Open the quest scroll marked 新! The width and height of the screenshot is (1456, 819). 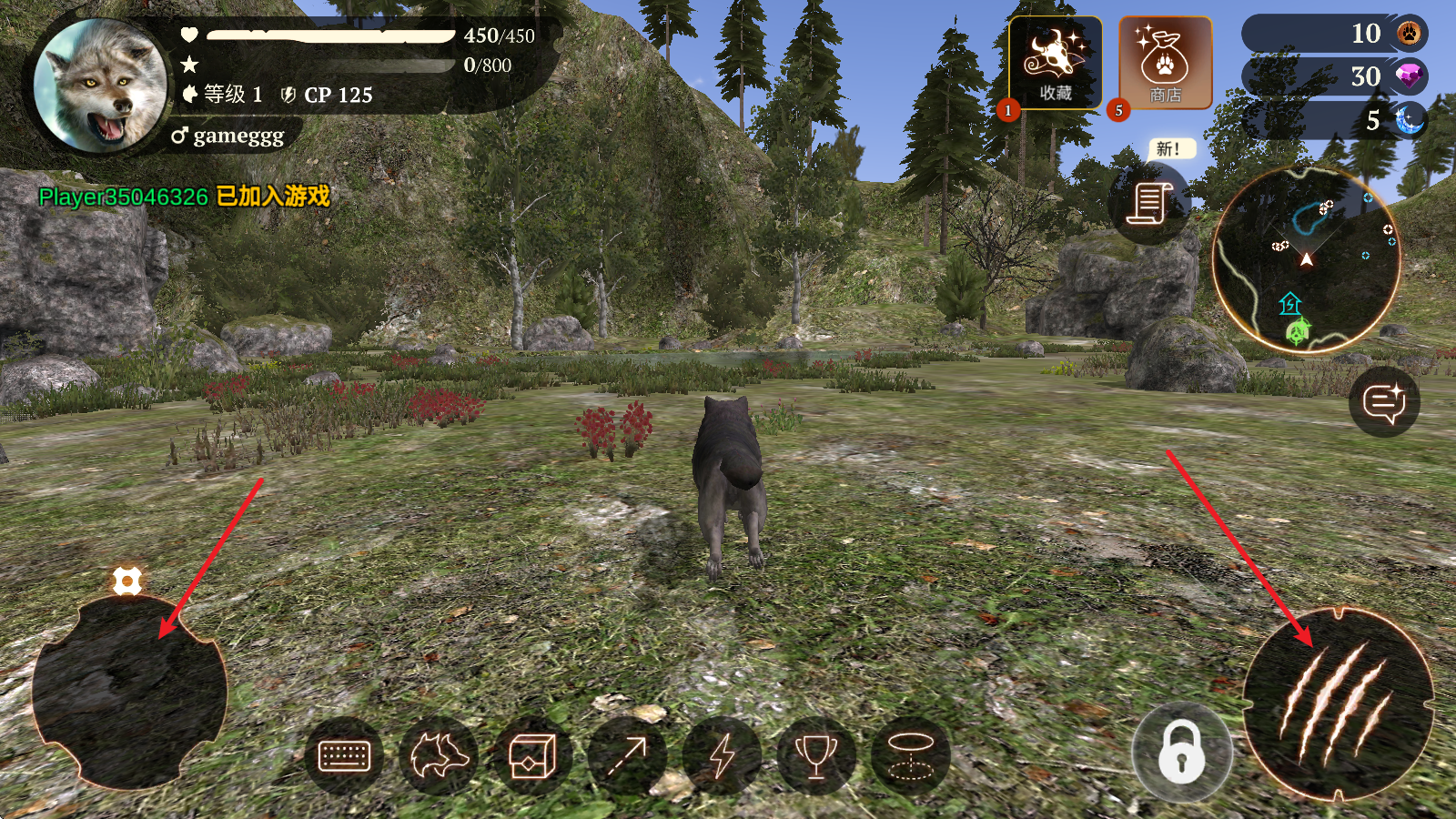pyautogui.click(x=1149, y=203)
